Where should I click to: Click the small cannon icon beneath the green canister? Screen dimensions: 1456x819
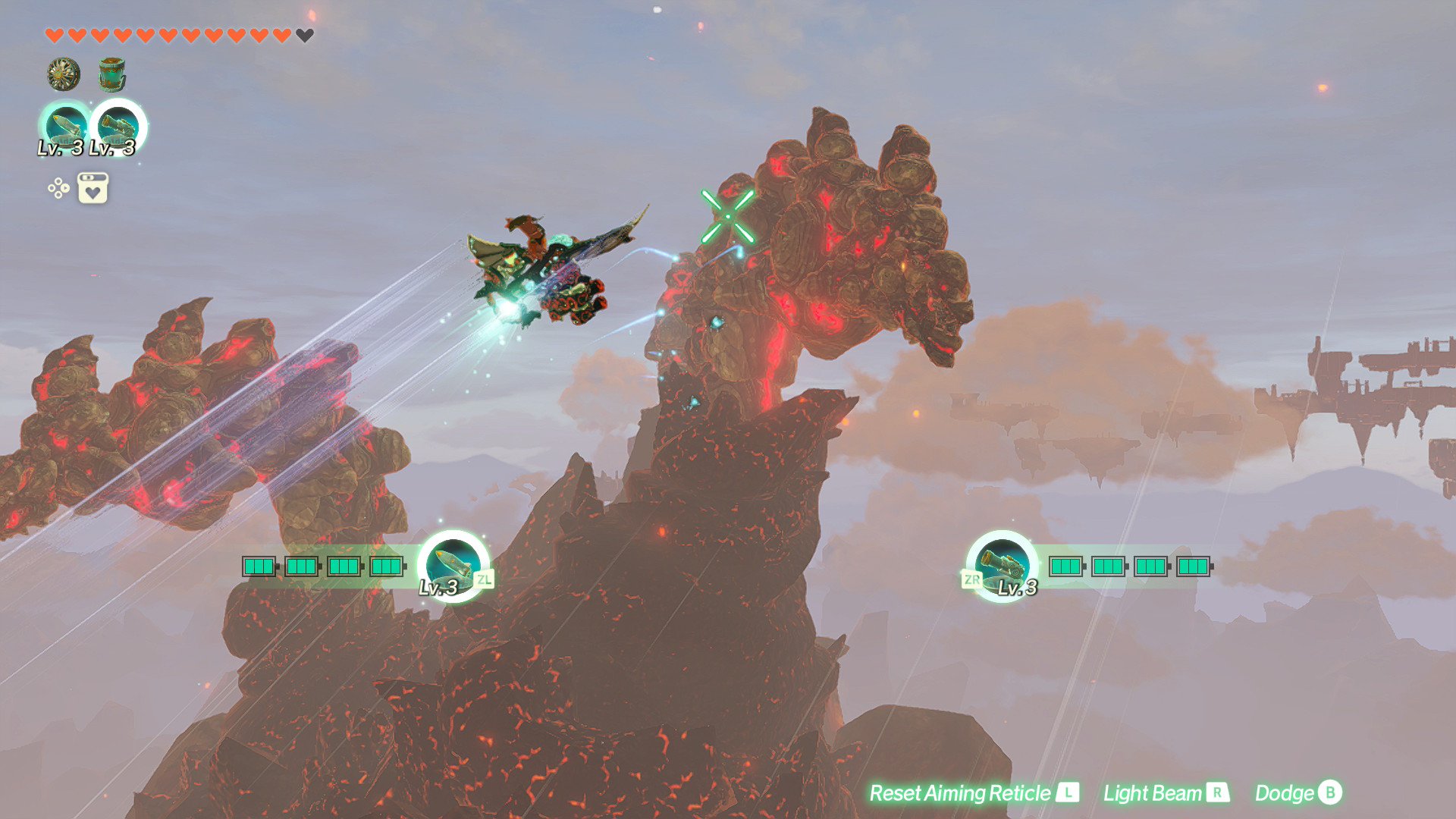(x=118, y=127)
